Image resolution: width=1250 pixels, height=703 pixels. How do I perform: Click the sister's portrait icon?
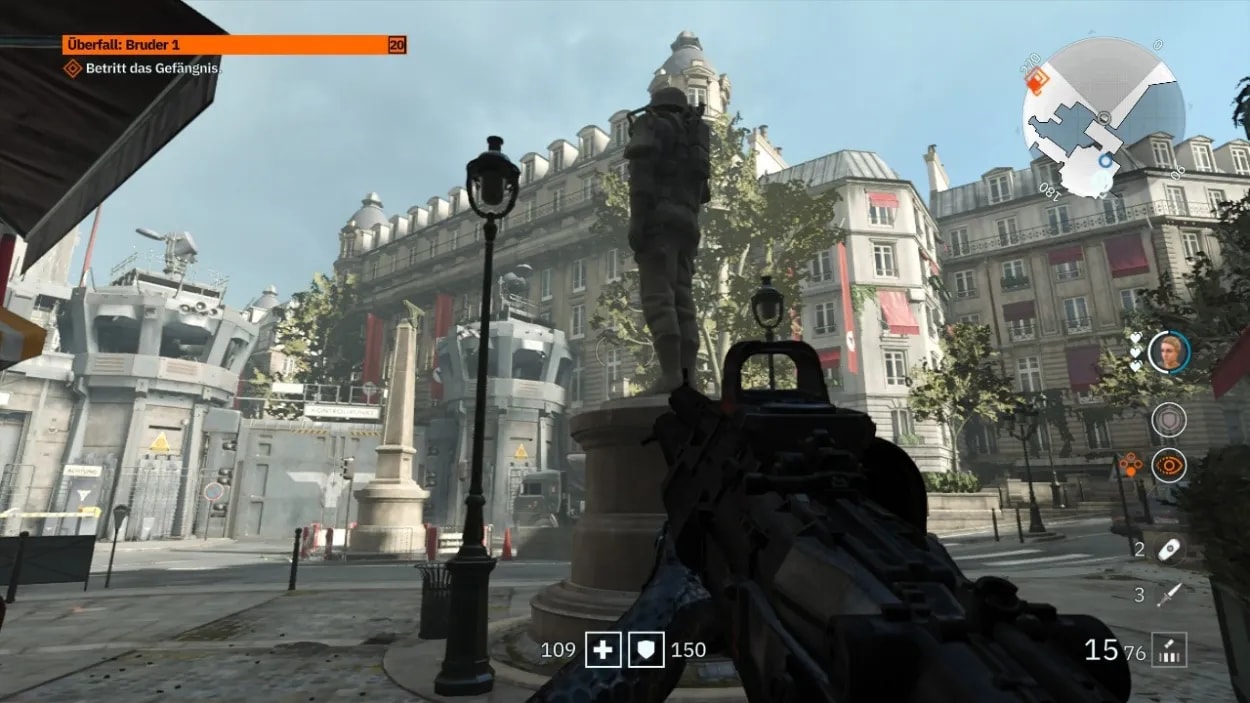coord(1168,352)
